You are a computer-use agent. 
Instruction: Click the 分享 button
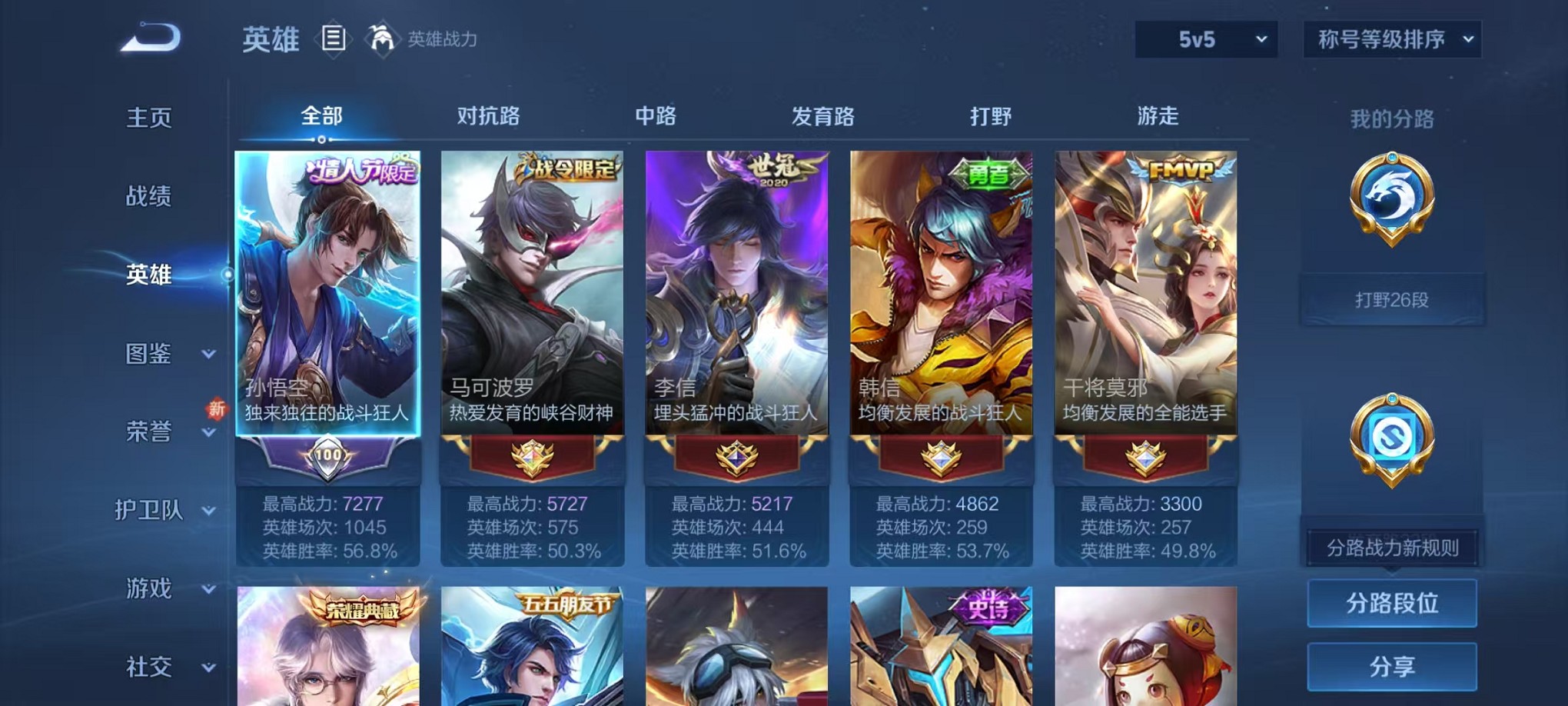point(1391,666)
